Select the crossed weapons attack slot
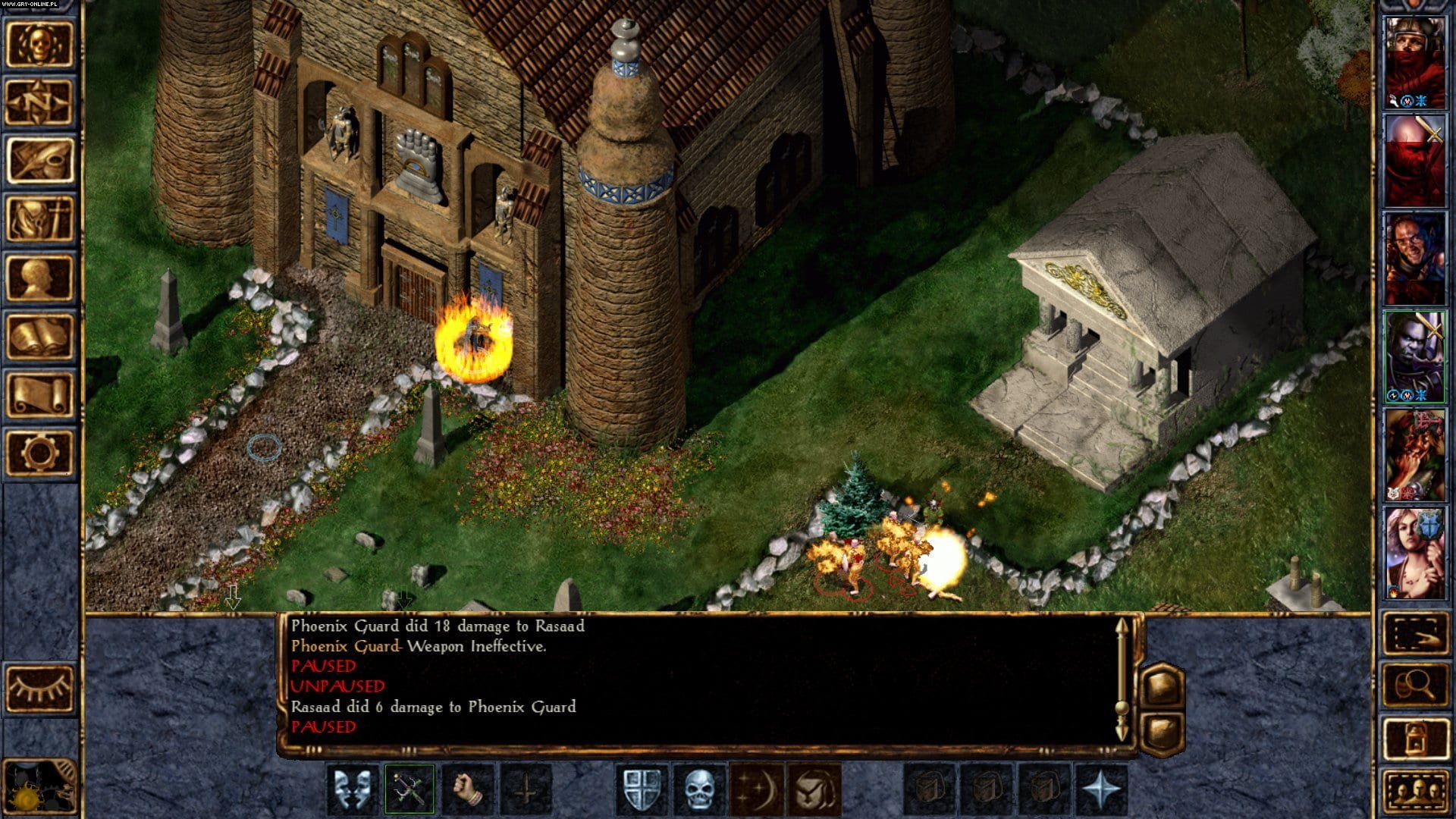Viewport: 1456px width, 819px height. point(409,789)
